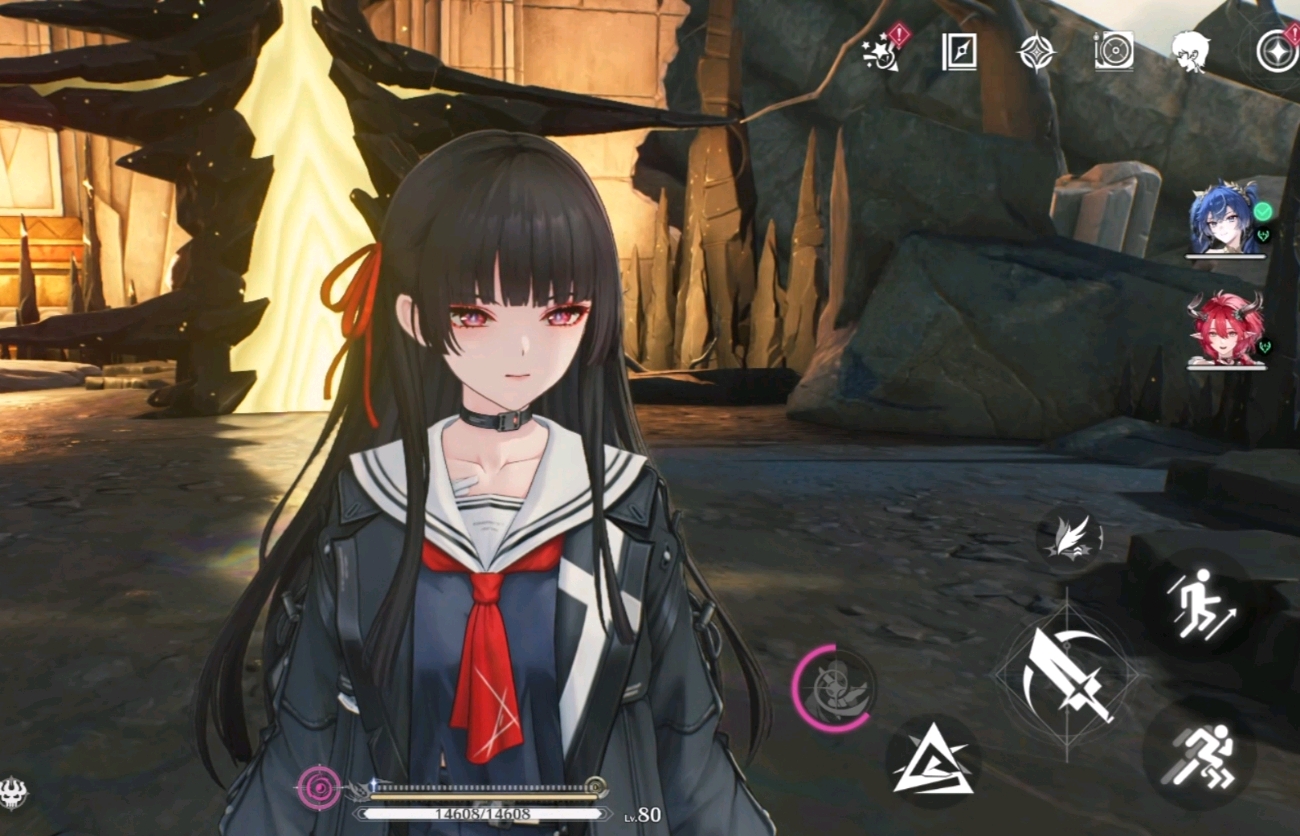Tap the sprint running figure button
The height and width of the screenshot is (836, 1300).
(1201, 754)
